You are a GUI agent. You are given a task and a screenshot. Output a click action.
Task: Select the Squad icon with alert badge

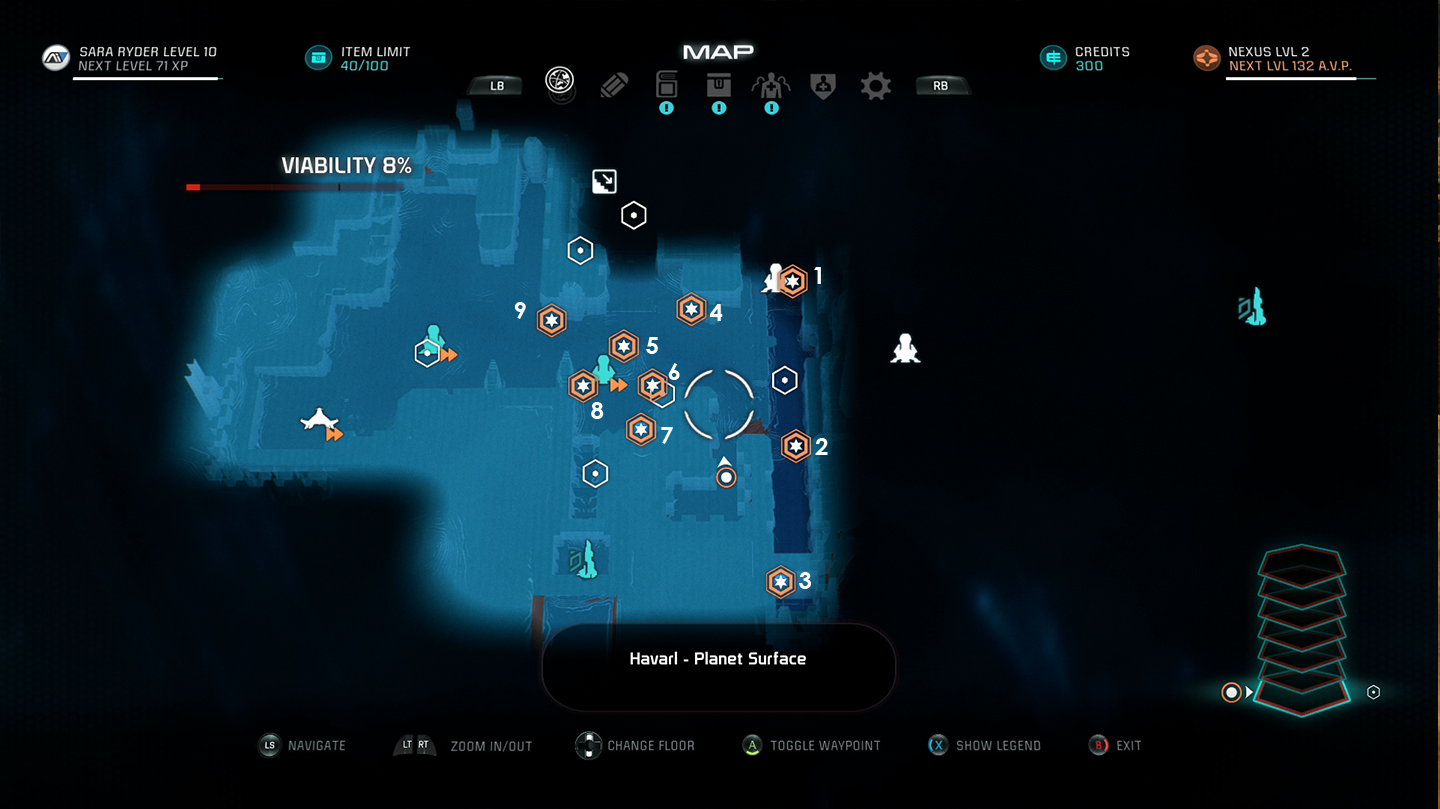point(771,85)
